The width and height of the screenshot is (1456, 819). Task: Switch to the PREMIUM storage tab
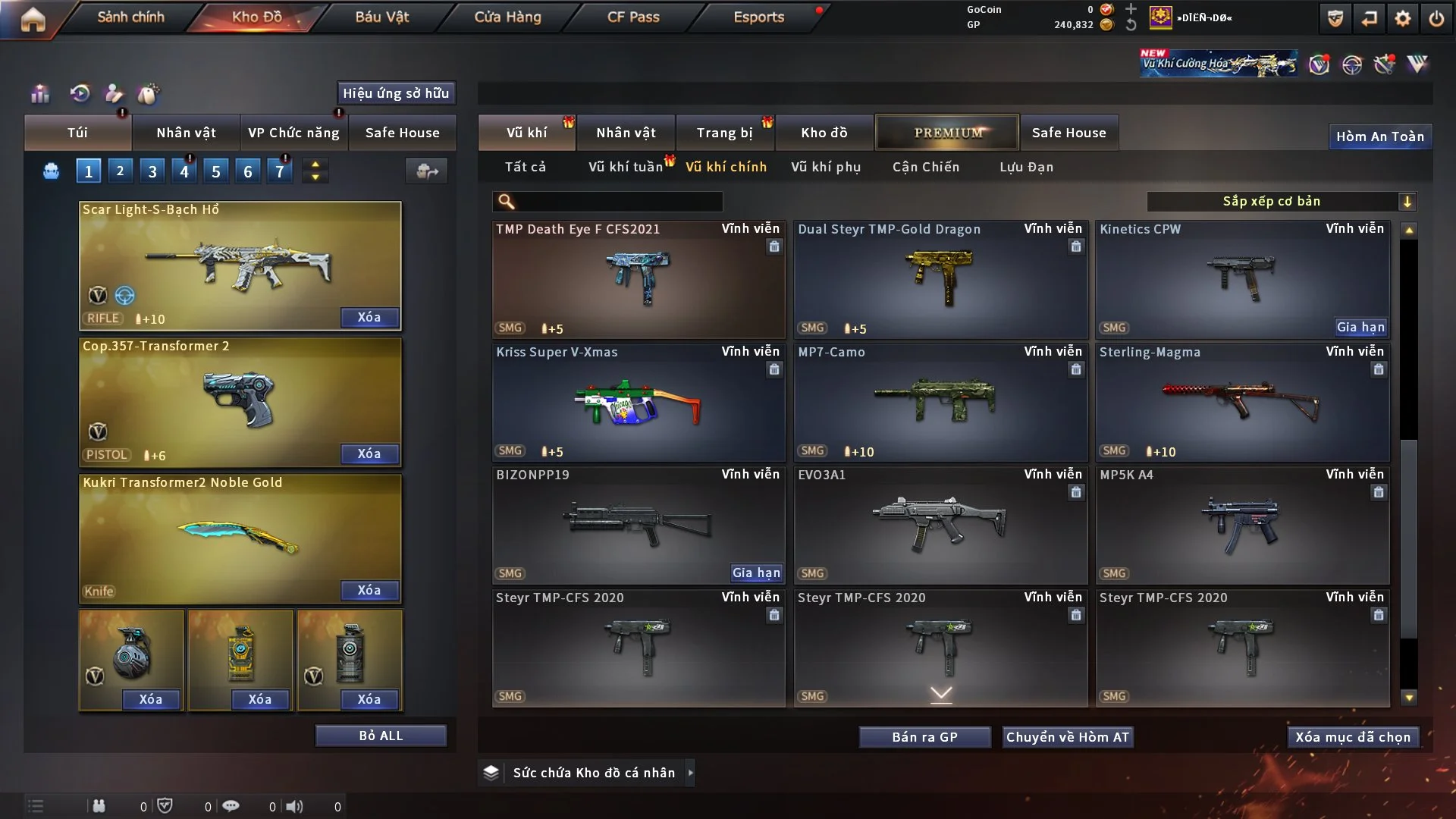coord(947,133)
